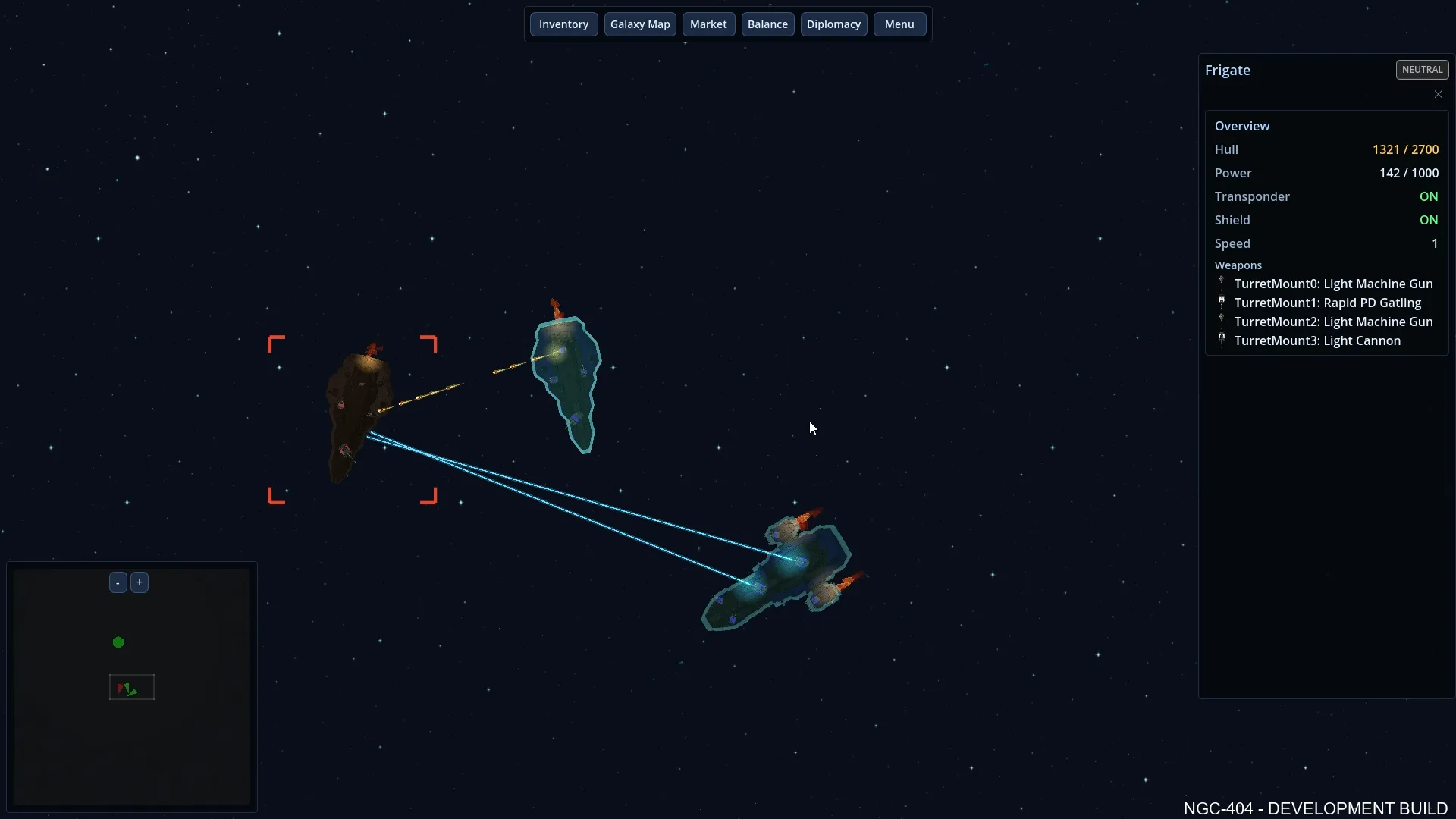Open the game Menu
Viewport: 1456px width, 819px height.
(x=899, y=24)
